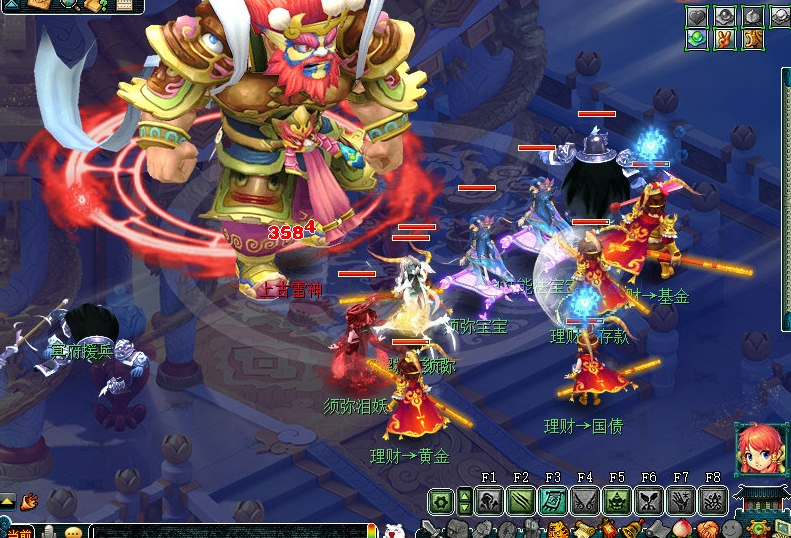Activate the F5 green skull skill

tap(617, 501)
